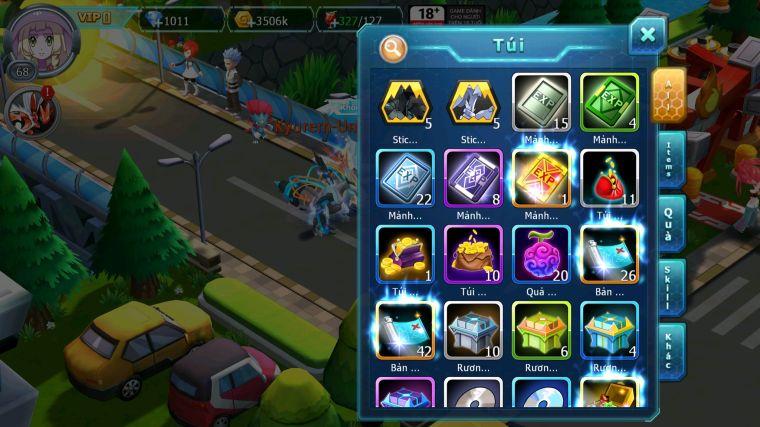
Task: Select the blue EXP shard with count 22
Action: pos(405,178)
